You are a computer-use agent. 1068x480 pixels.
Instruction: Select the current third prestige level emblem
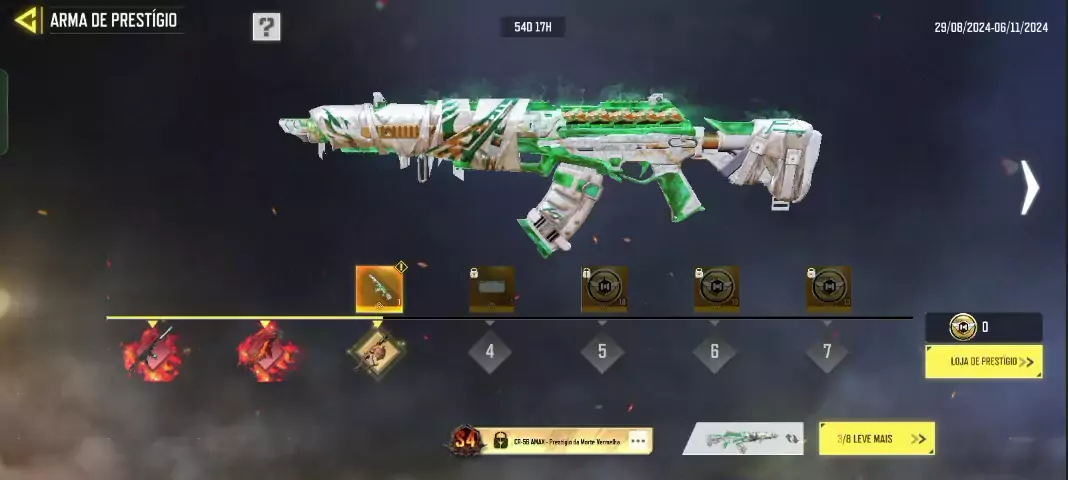377,352
